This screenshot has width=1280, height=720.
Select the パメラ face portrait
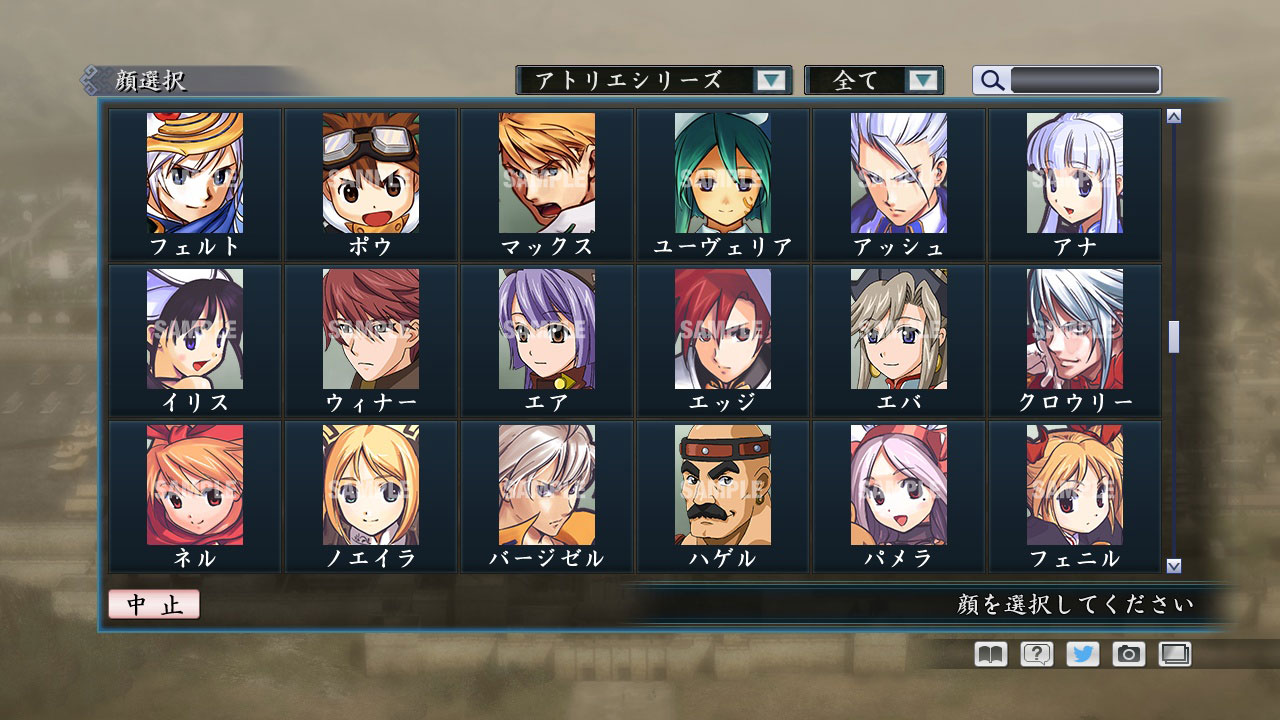point(899,490)
